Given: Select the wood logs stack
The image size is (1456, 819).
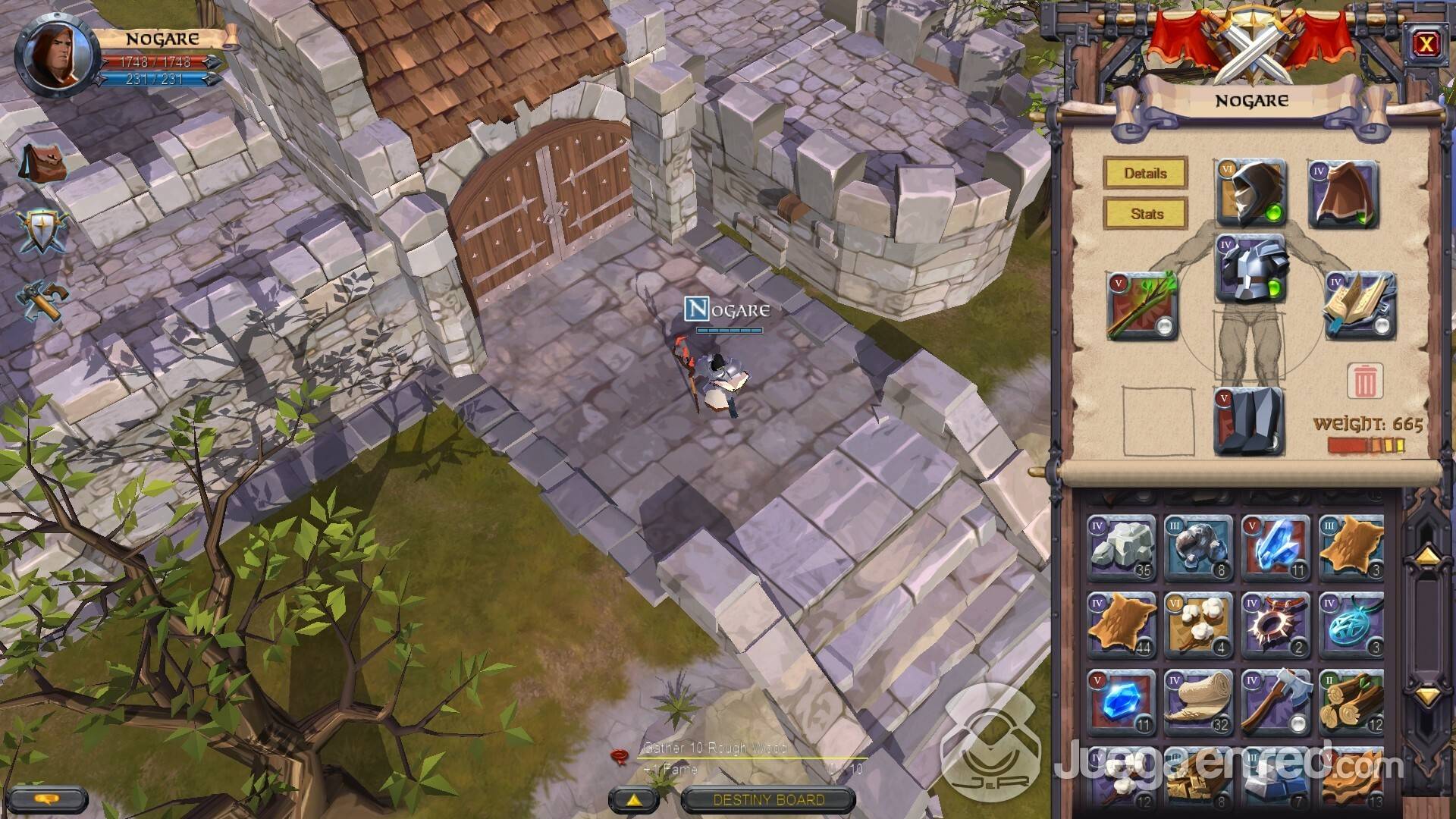Looking at the screenshot, I should pyautogui.click(x=1352, y=702).
